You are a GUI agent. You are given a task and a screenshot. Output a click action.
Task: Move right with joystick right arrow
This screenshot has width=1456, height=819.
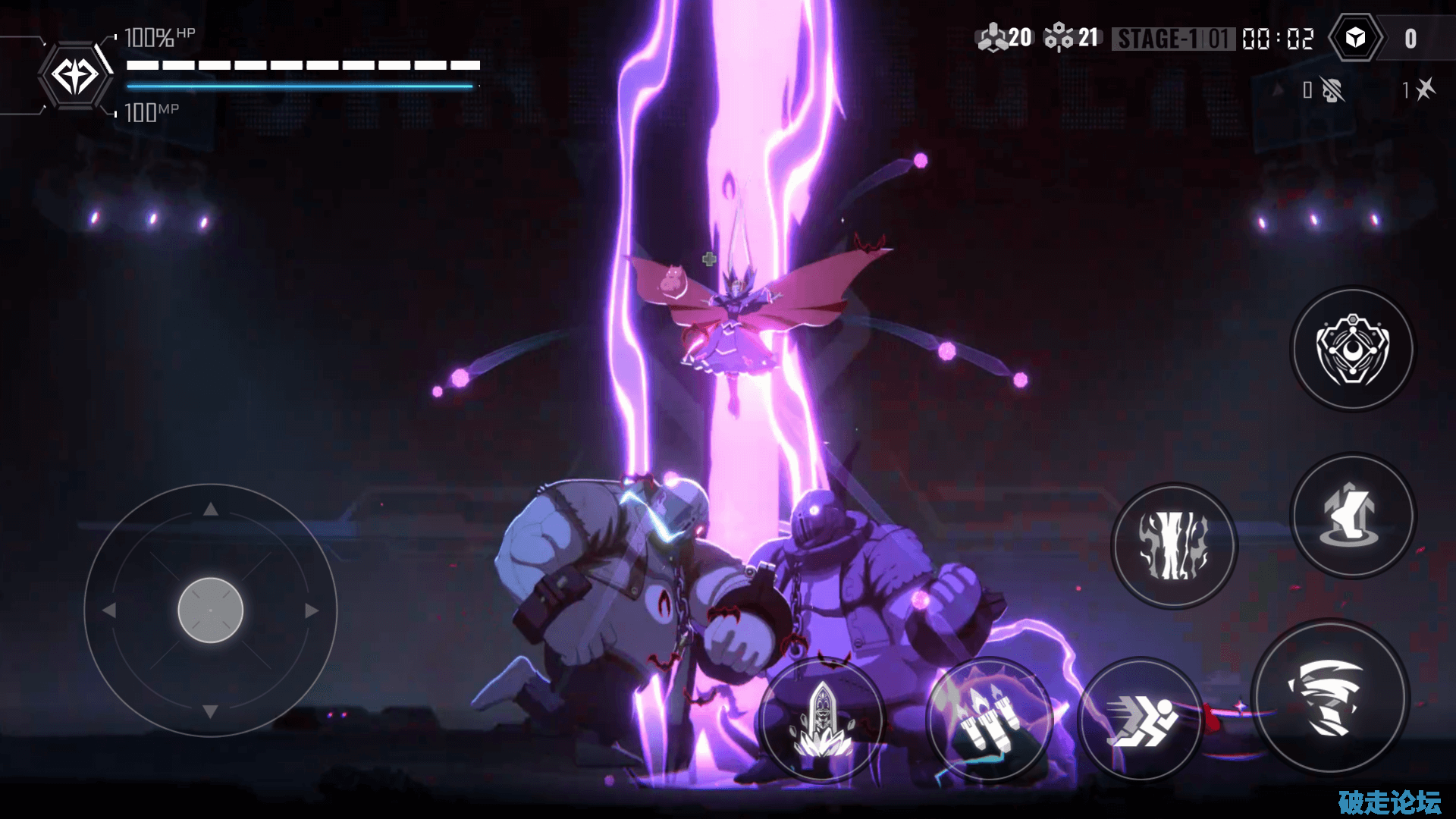click(x=312, y=610)
